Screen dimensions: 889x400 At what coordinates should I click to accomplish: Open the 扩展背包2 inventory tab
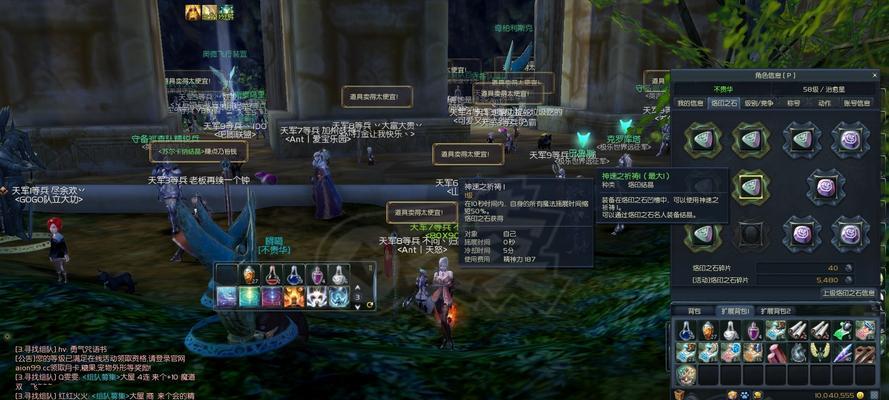(773, 311)
